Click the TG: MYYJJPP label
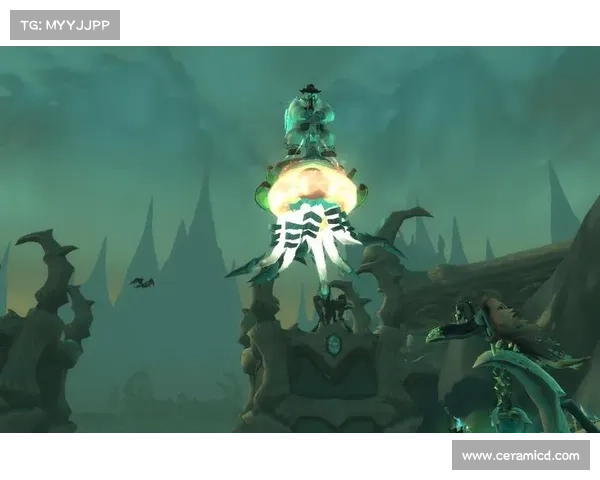 (x=64, y=24)
